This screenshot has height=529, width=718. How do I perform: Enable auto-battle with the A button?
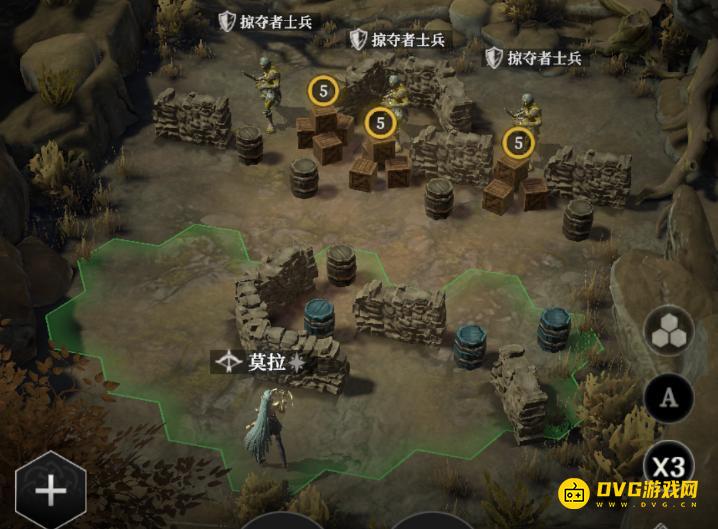(x=669, y=399)
